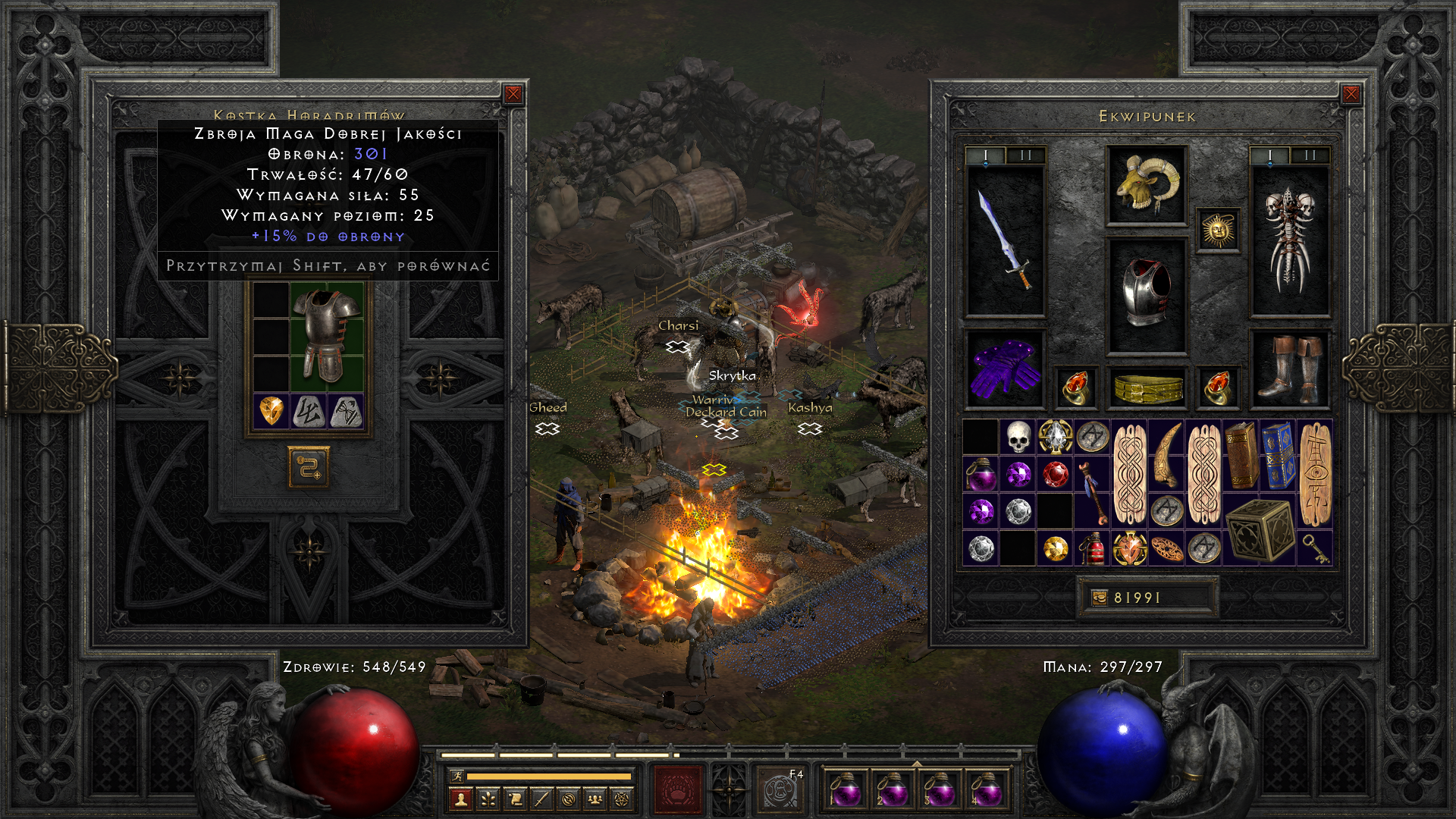Toggle run/walk with the running figure icon
This screenshot has height=819, width=1456.
coord(457,777)
